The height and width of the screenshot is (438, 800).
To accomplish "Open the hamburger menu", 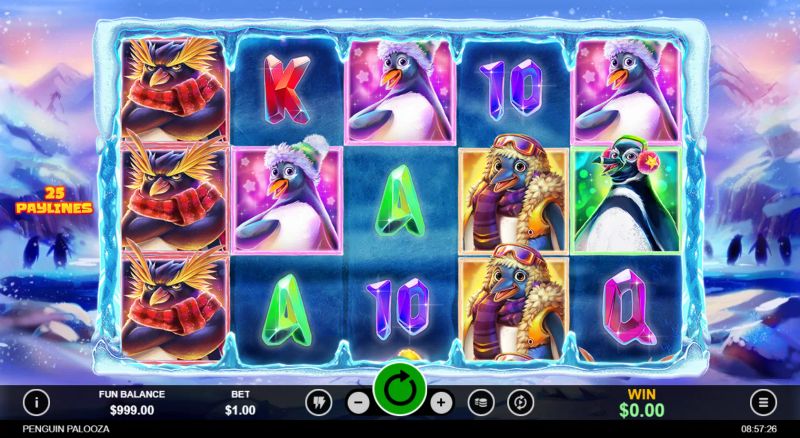I will tap(765, 402).
